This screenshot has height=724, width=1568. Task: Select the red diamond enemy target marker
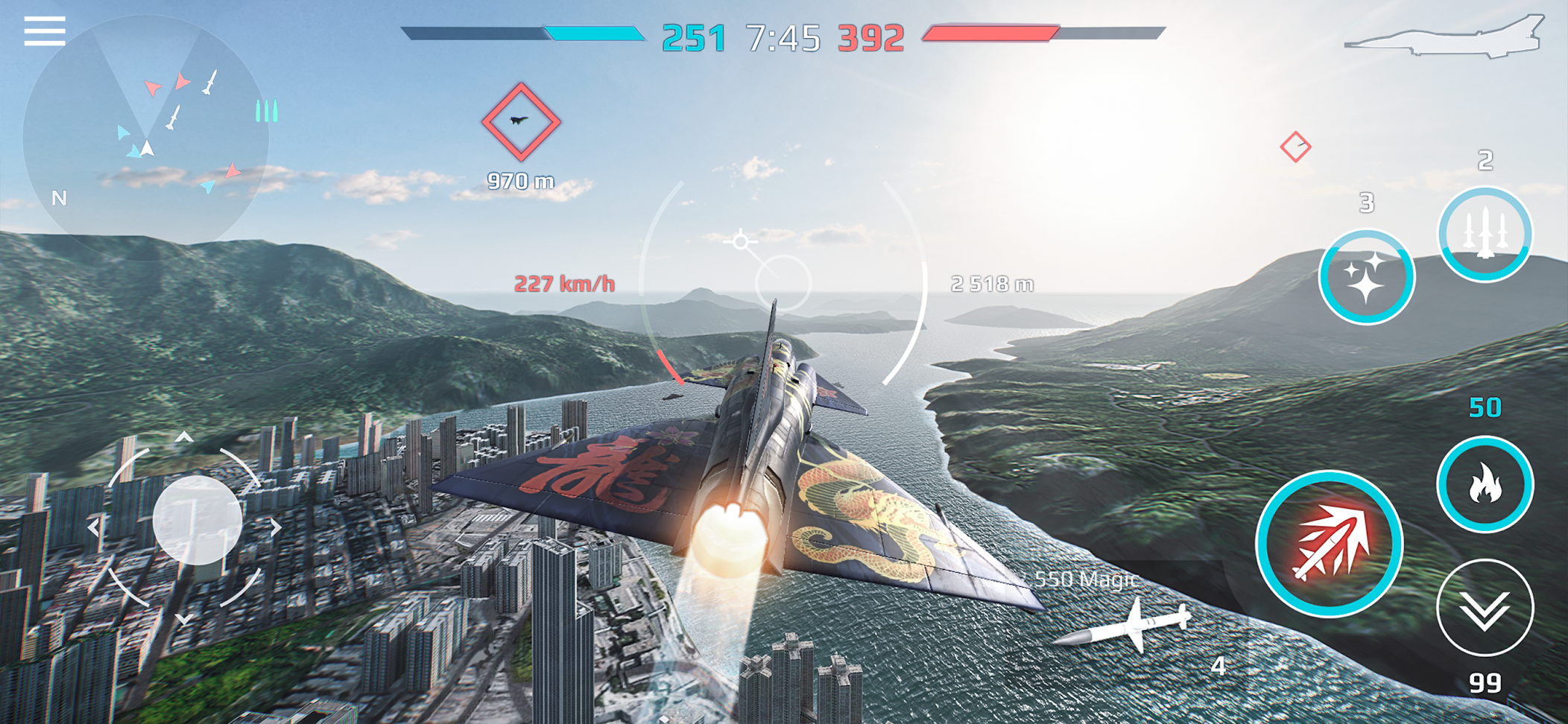click(x=521, y=122)
